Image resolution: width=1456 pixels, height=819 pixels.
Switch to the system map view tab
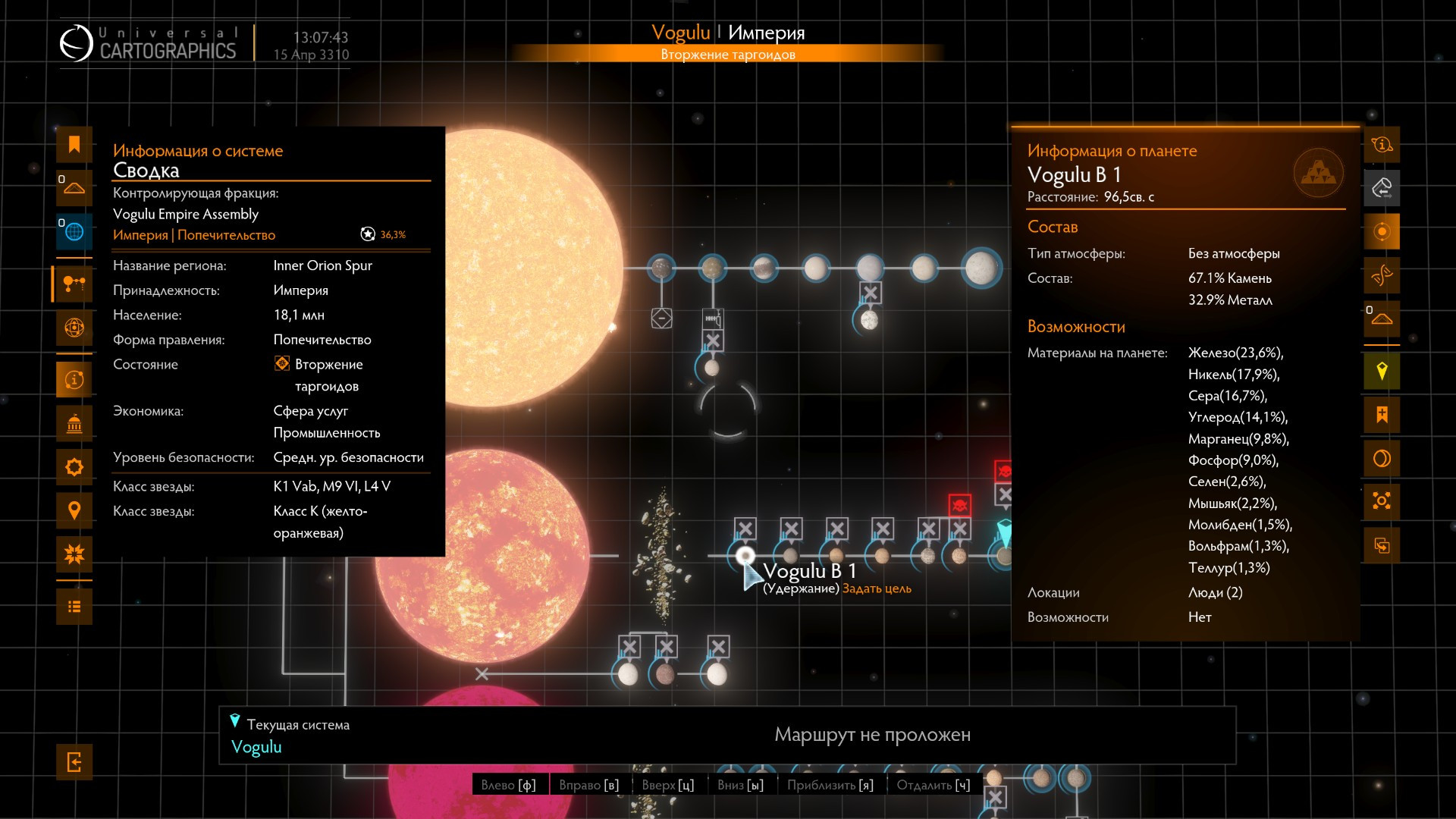click(74, 284)
